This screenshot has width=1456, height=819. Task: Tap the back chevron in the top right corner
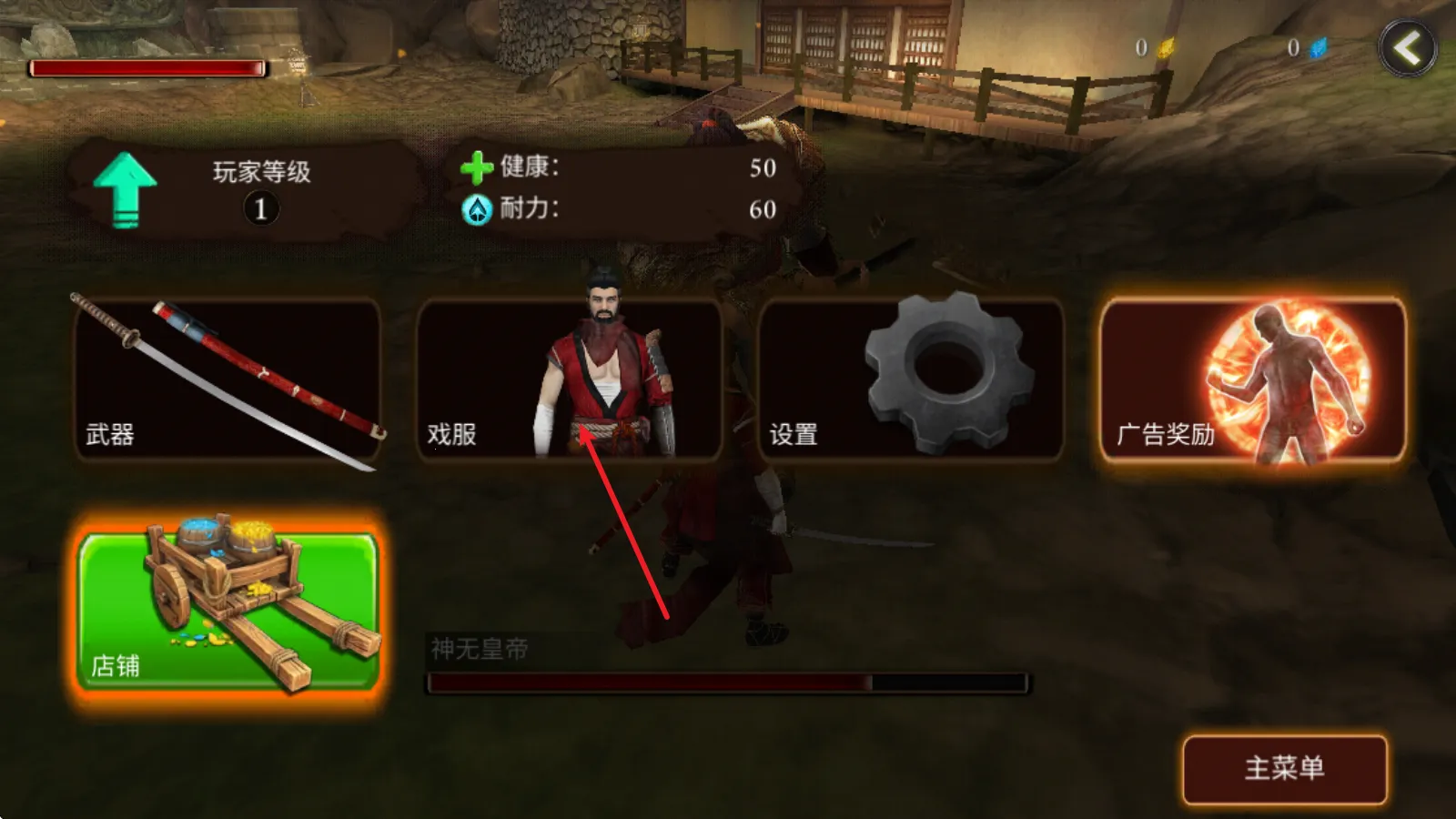(1408, 48)
